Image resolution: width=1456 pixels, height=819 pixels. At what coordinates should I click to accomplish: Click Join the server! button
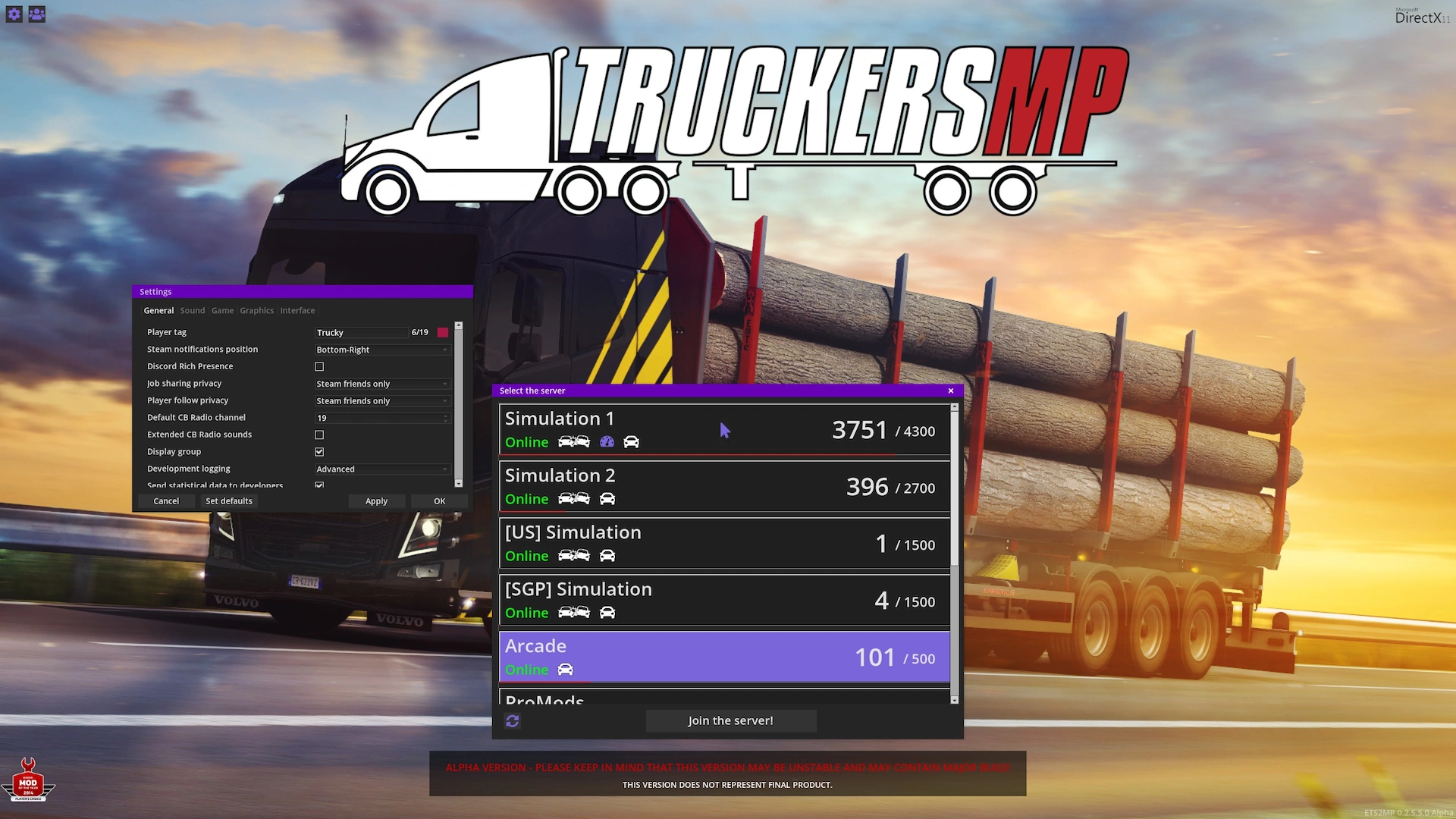click(730, 720)
